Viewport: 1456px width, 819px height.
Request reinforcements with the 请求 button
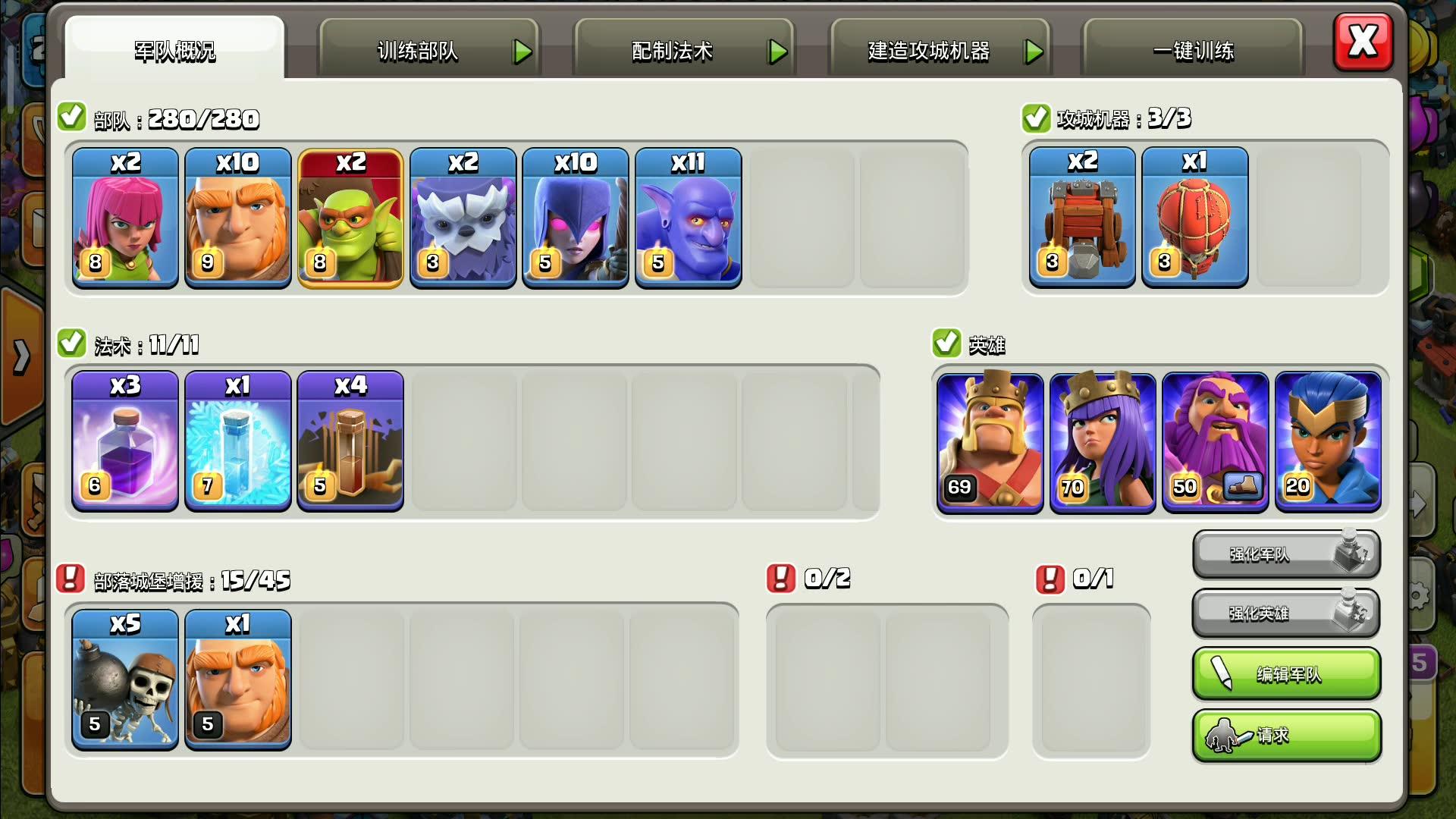[1286, 735]
